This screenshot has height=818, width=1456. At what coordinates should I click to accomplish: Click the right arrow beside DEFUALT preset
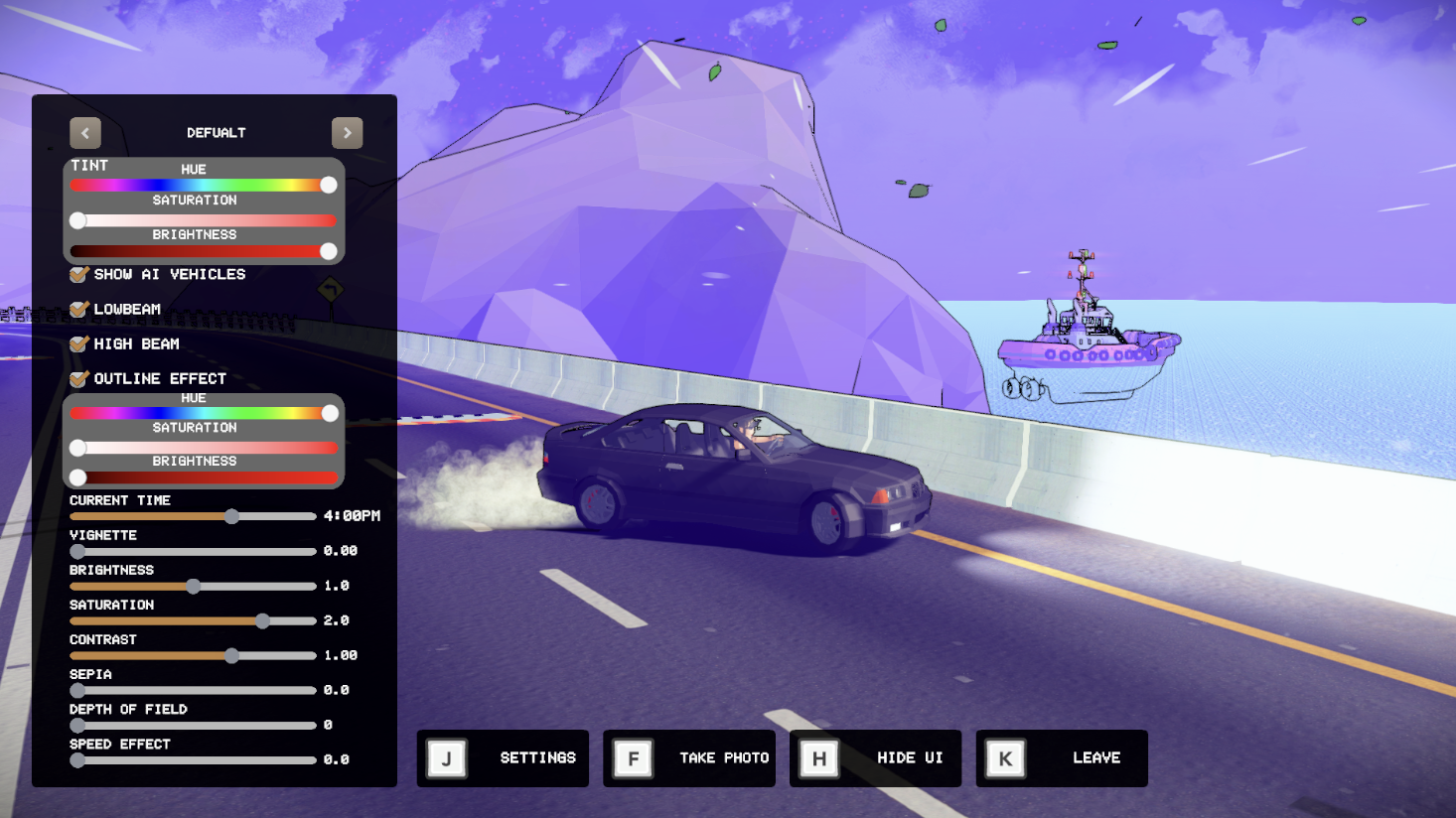click(347, 132)
